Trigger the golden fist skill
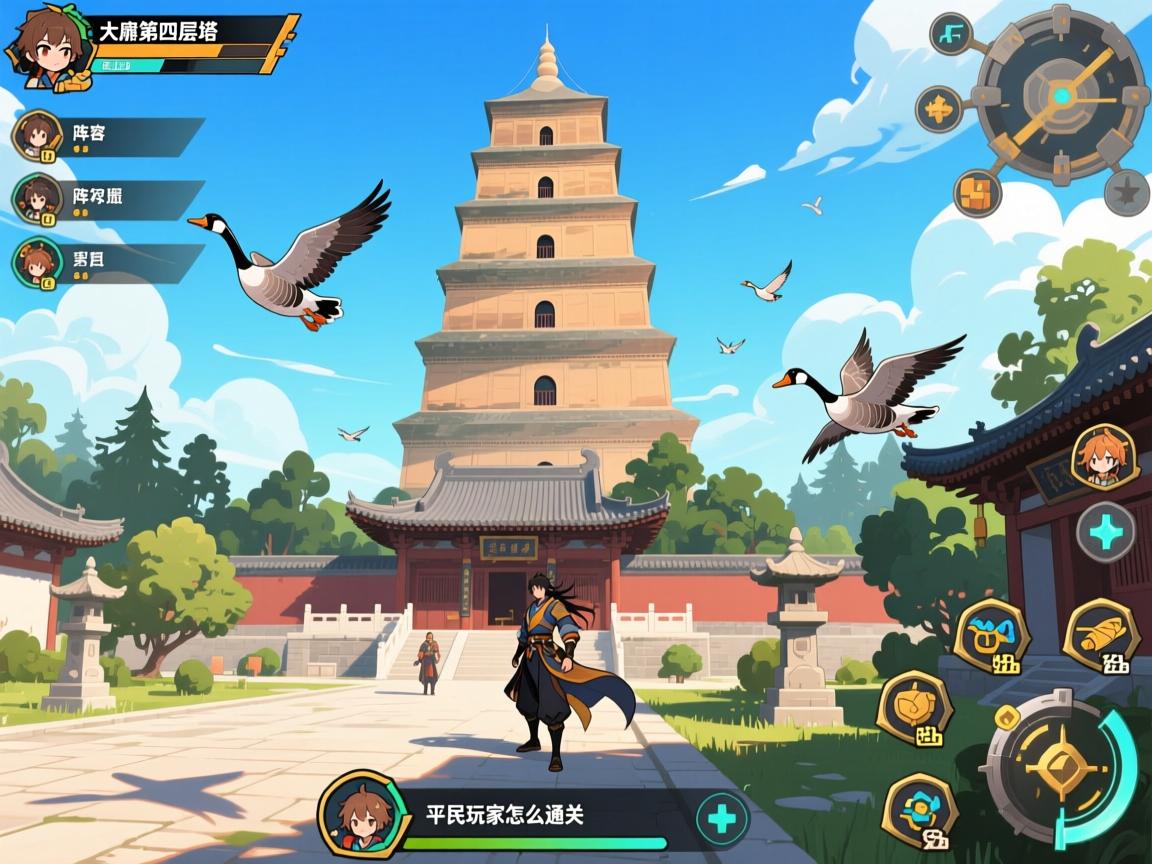 tap(914, 709)
